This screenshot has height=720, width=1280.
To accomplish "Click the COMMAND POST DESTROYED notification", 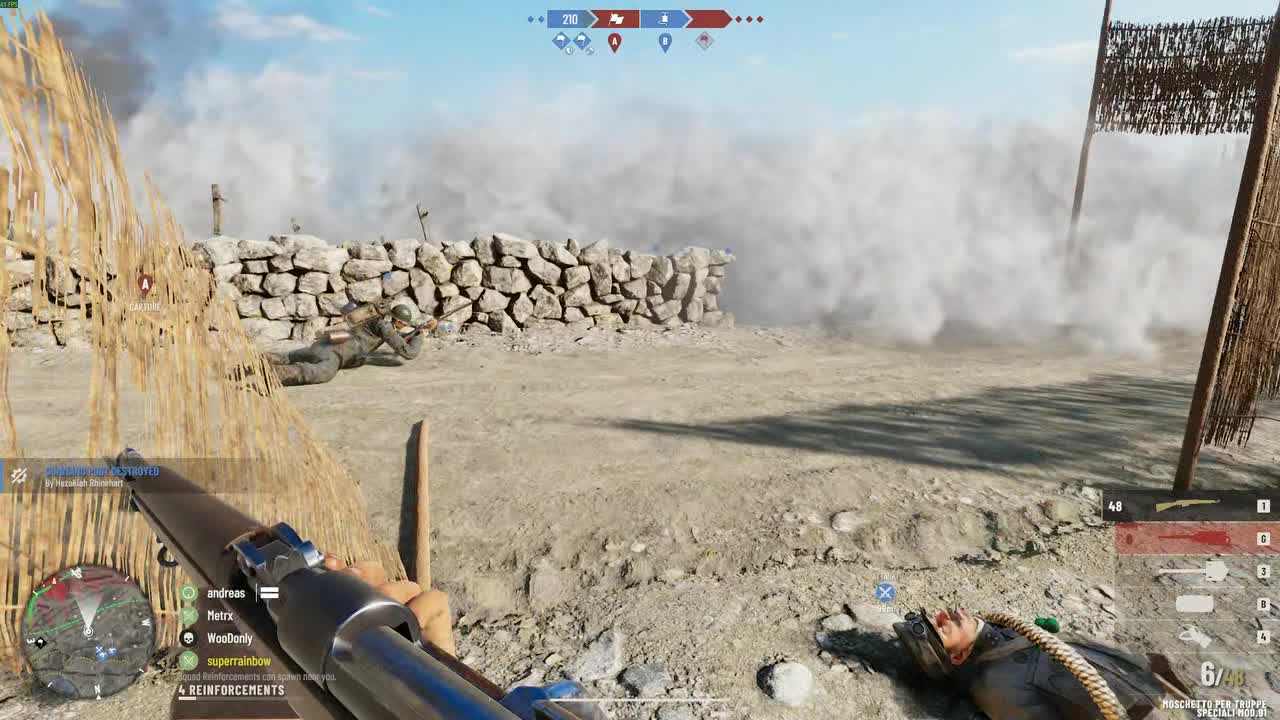I will coord(101,471).
